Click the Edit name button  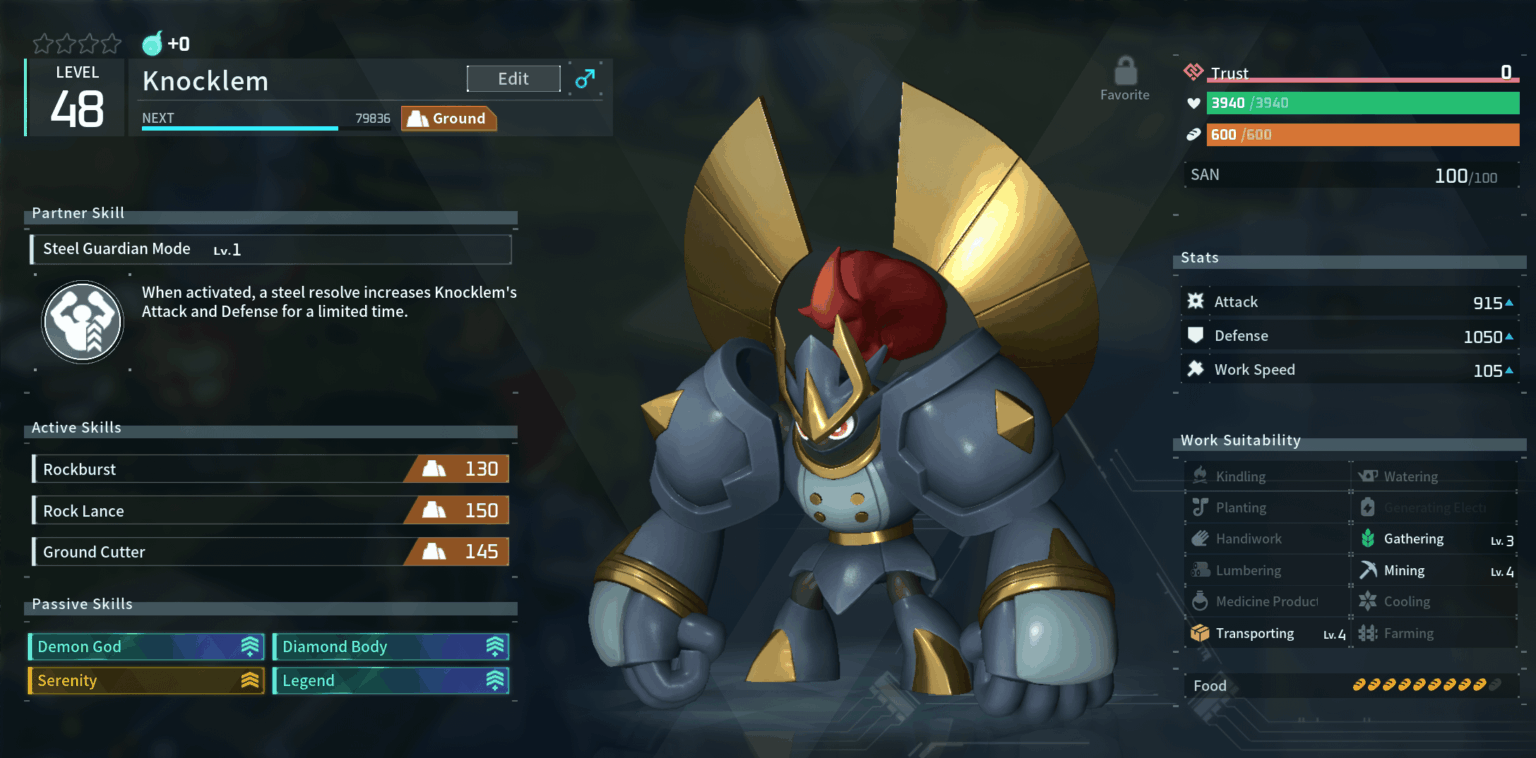coord(513,79)
